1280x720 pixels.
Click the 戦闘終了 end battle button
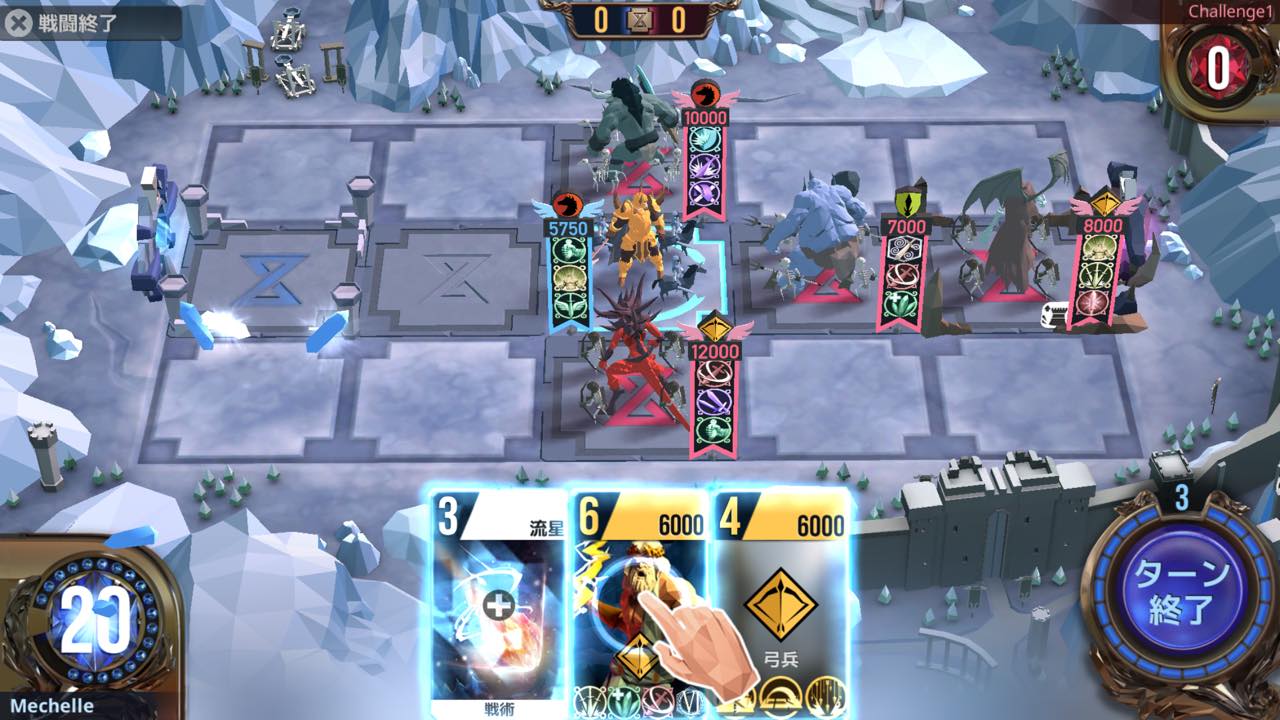(x=64, y=24)
